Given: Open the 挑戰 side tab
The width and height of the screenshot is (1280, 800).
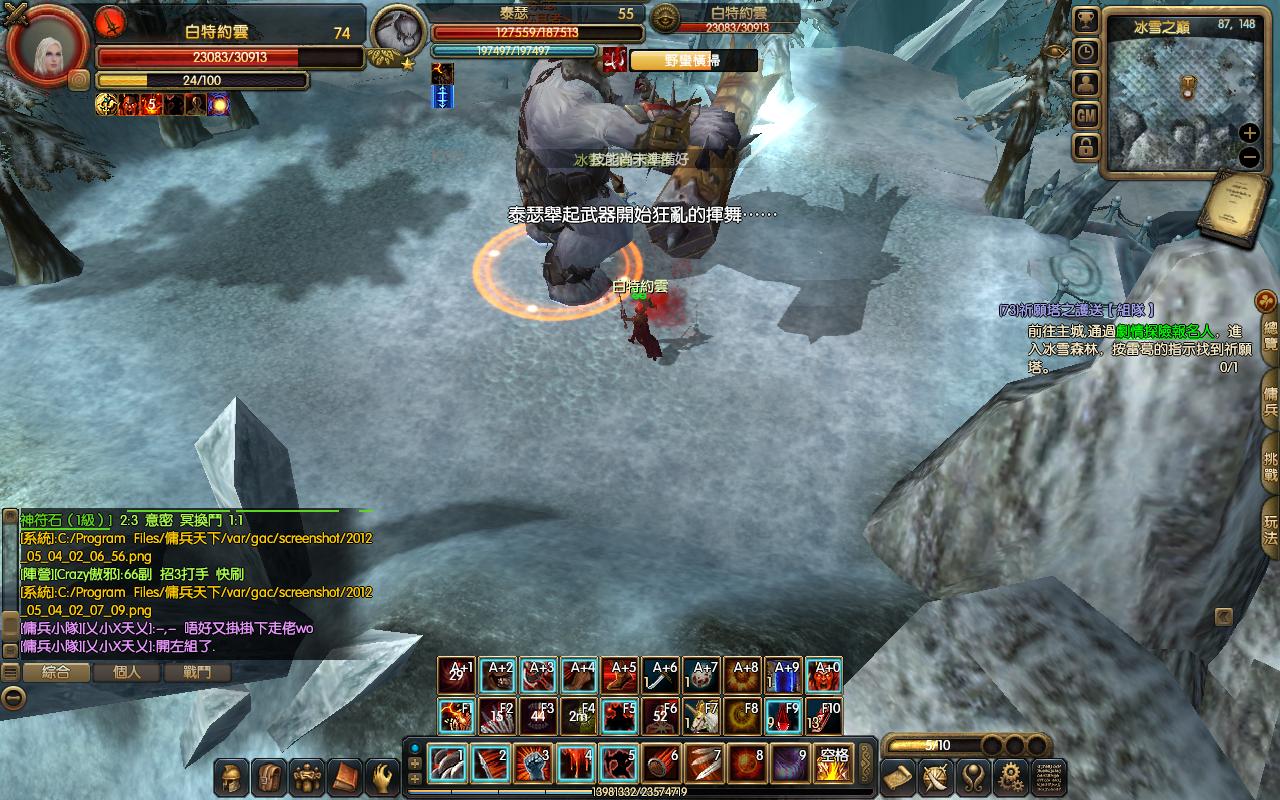Looking at the screenshot, I should (1270, 462).
